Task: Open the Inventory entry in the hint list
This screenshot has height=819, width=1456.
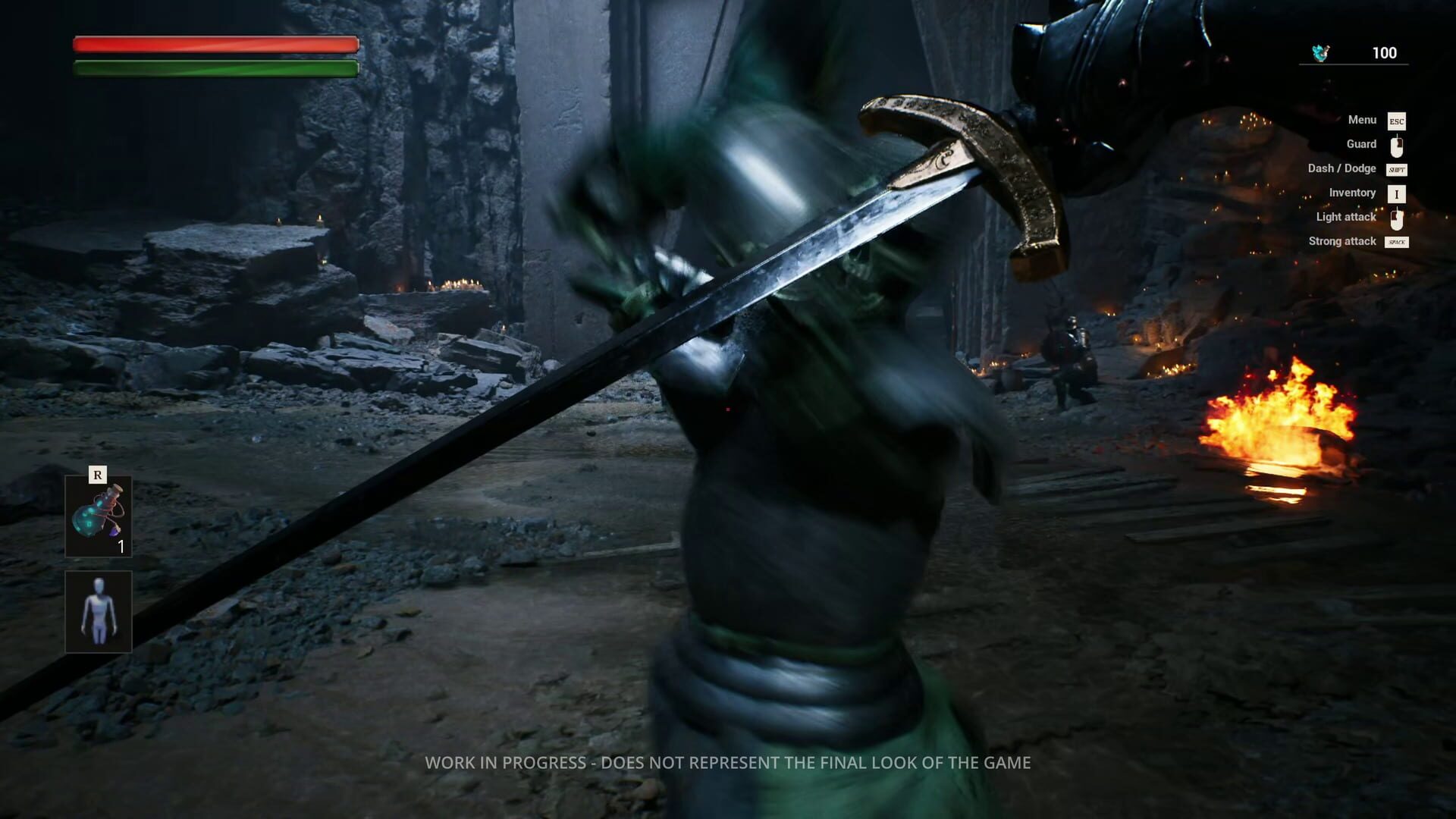Action: click(1352, 193)
